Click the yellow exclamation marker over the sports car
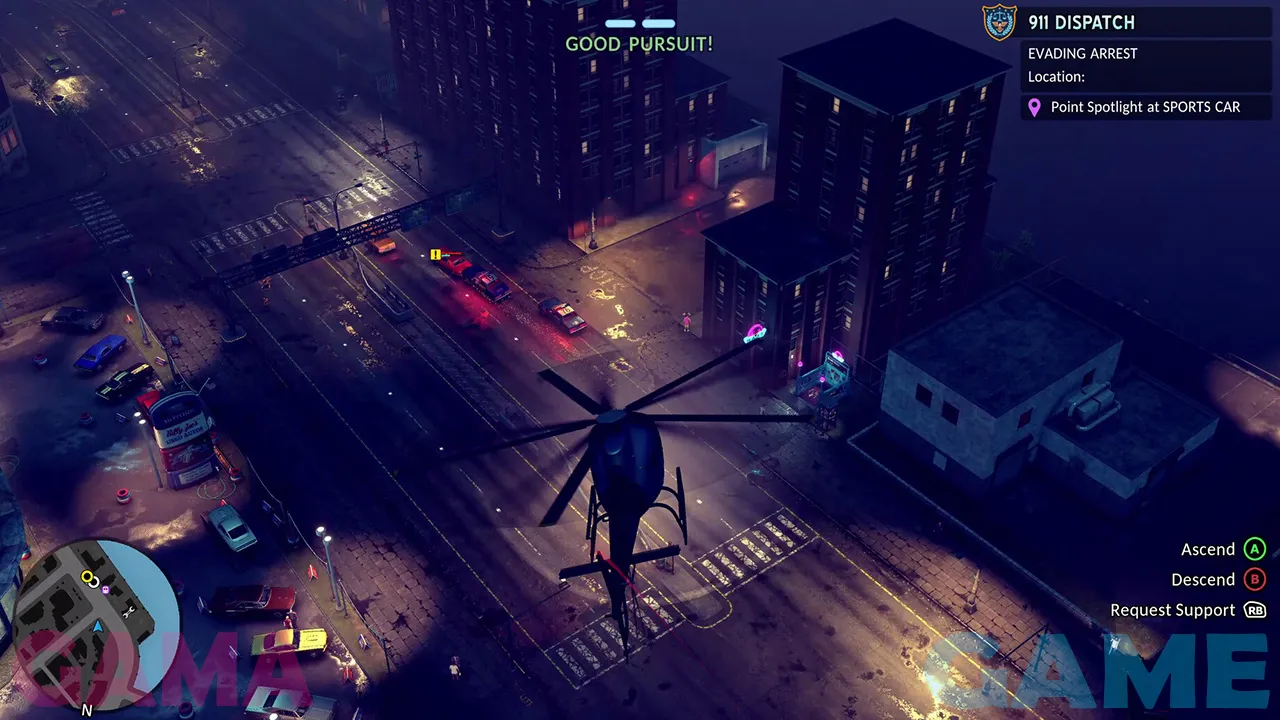This screenshot has height=720, width=1280. click(x=436, y=255)
